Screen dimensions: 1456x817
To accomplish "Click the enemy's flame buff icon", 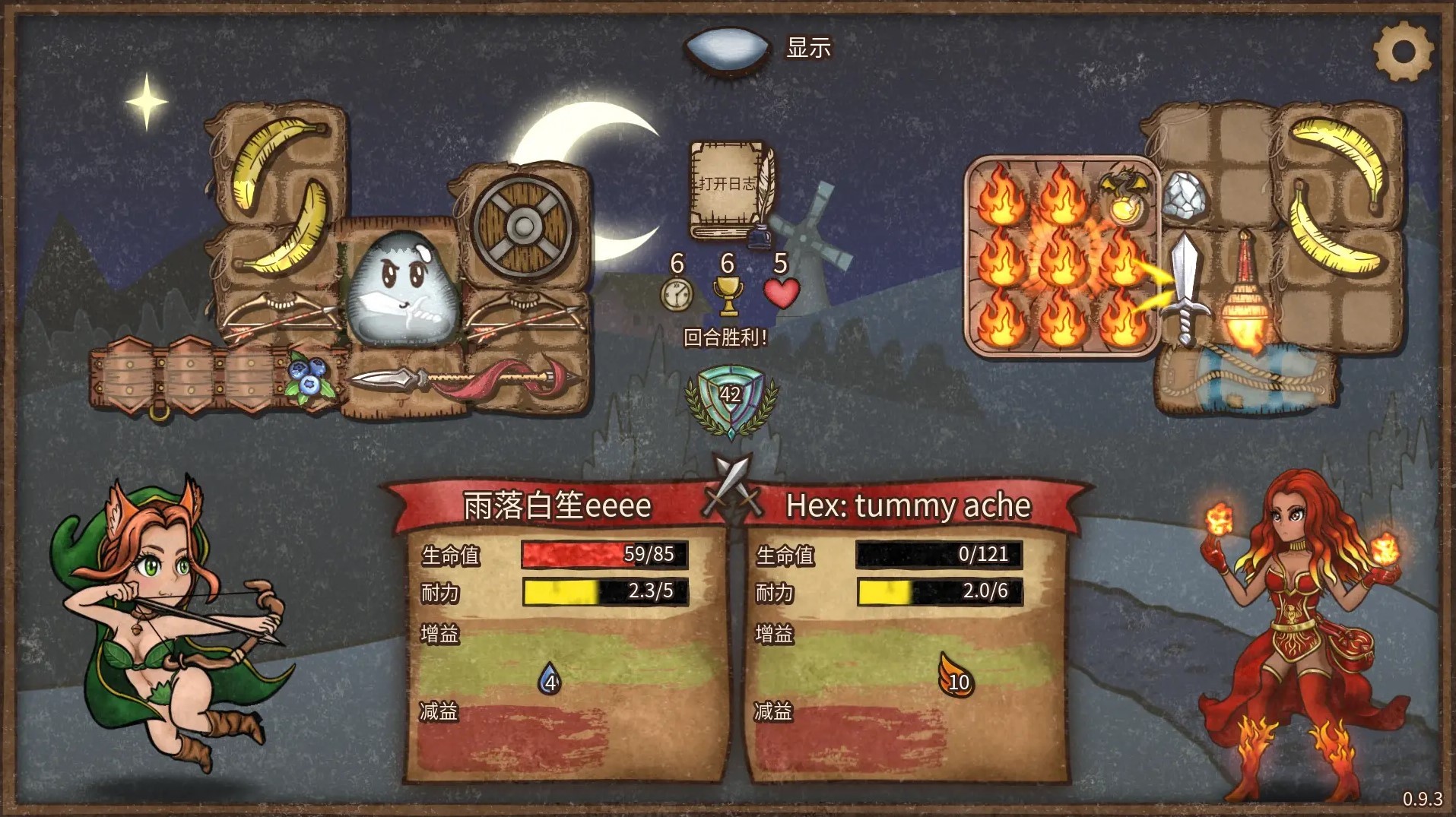I will point(956,676).
